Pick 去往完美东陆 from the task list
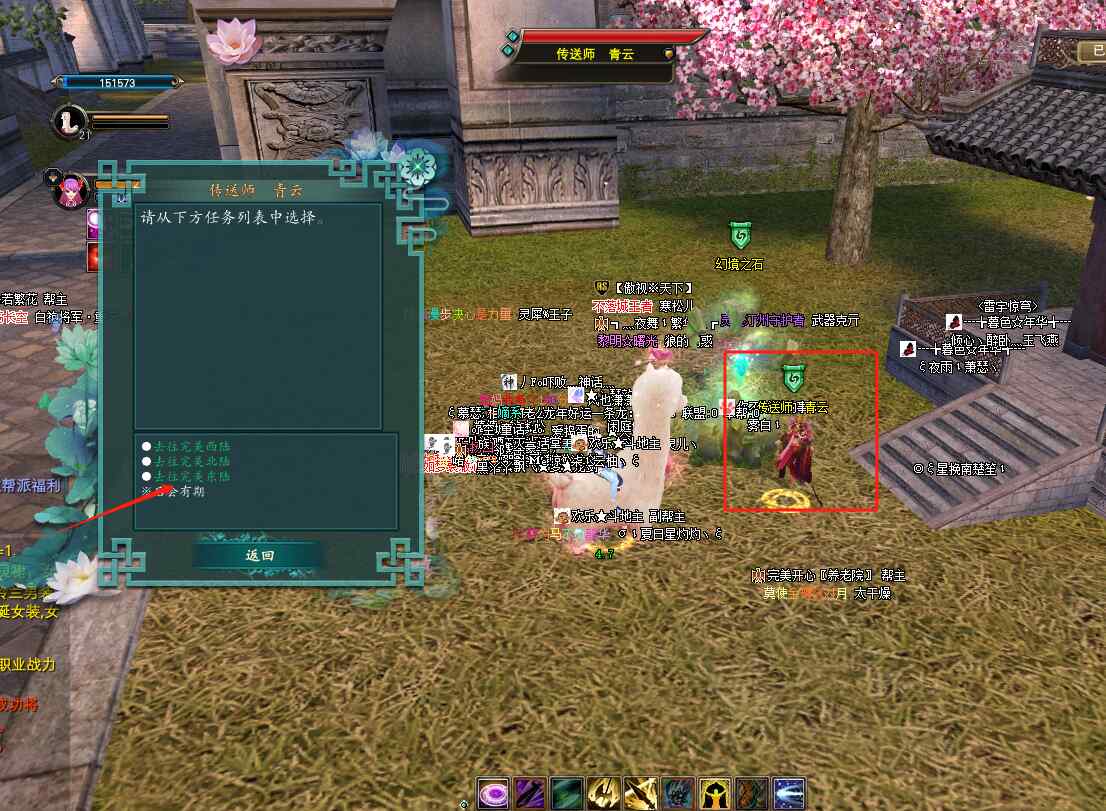1106x811 pixels. [x=193, y=477]
